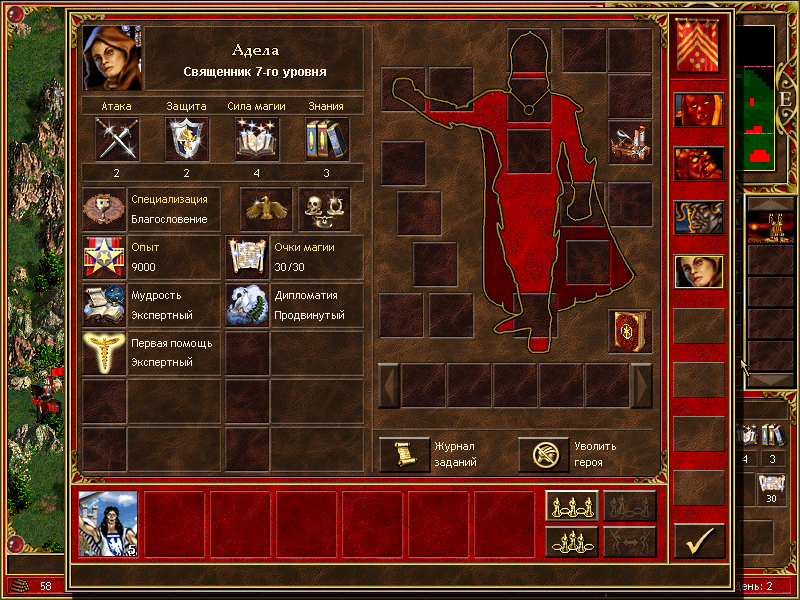View the Spell Points (Очки магии) icon

click(247, 257)
